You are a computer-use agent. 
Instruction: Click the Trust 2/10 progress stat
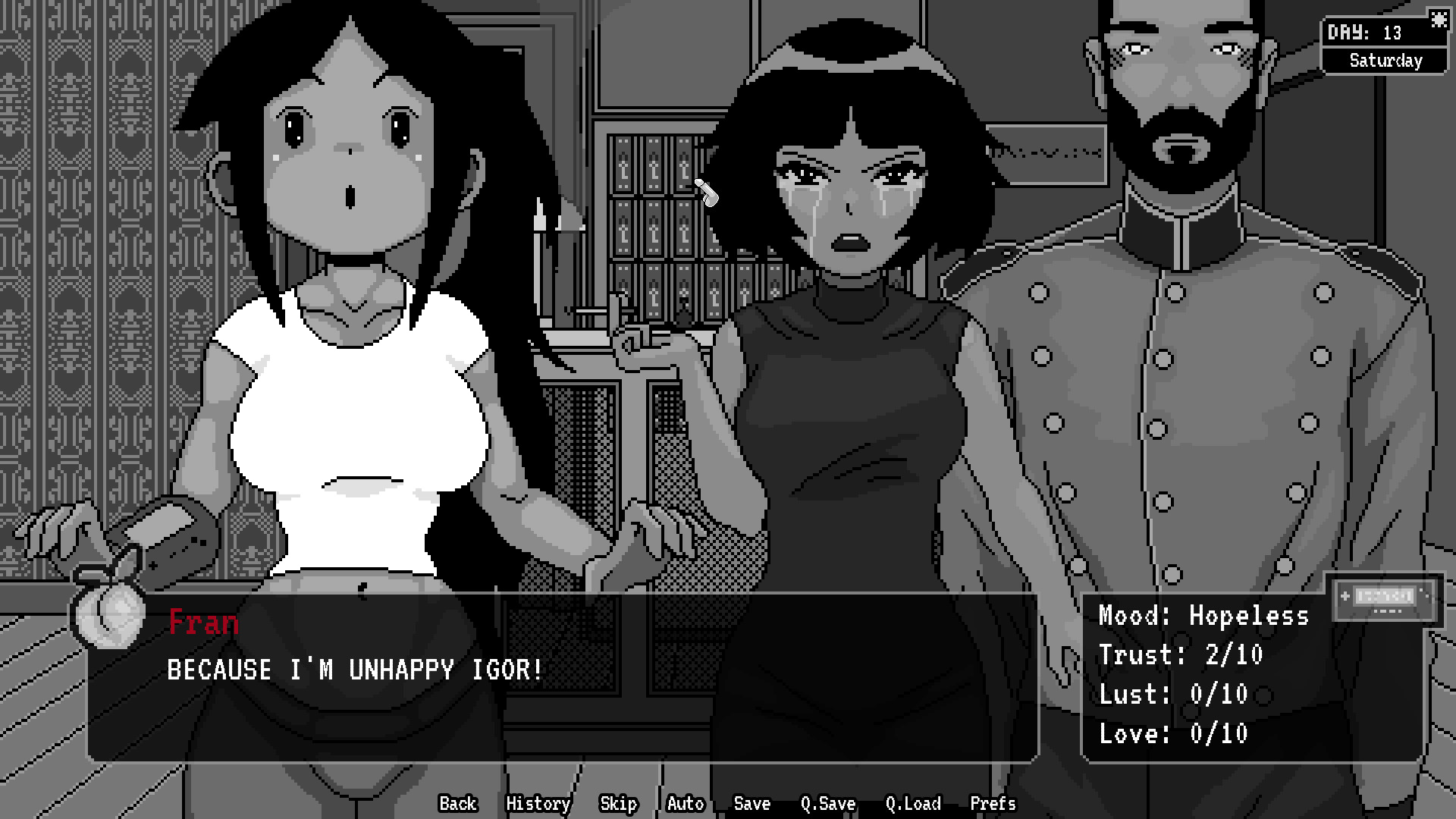(x=1180, y=655)
